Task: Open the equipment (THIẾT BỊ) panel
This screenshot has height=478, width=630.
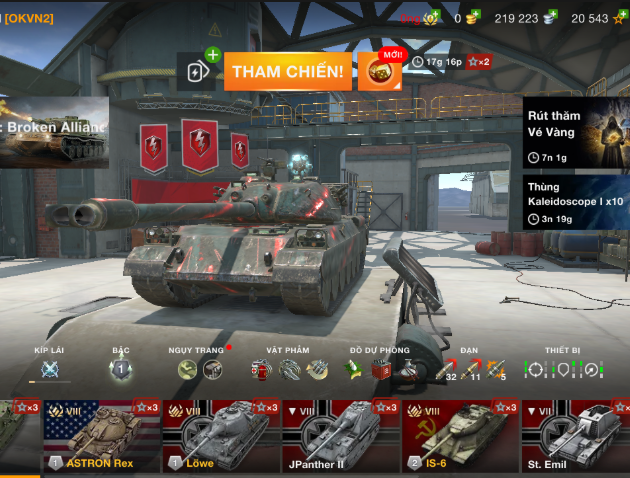Action: [562, 368]
